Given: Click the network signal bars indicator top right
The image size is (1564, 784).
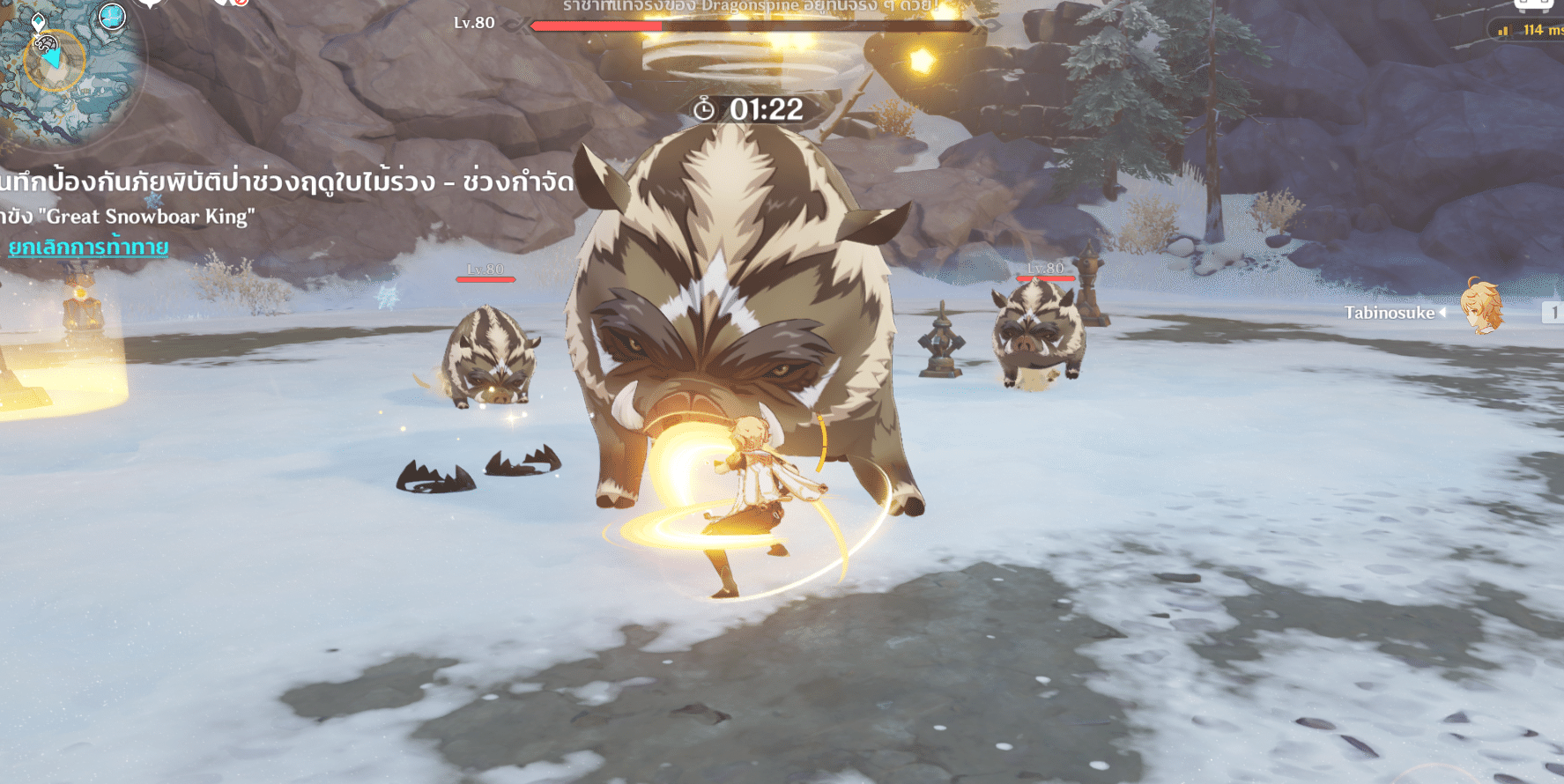Looking at the screenshot, I should (x=1503, y=31).
